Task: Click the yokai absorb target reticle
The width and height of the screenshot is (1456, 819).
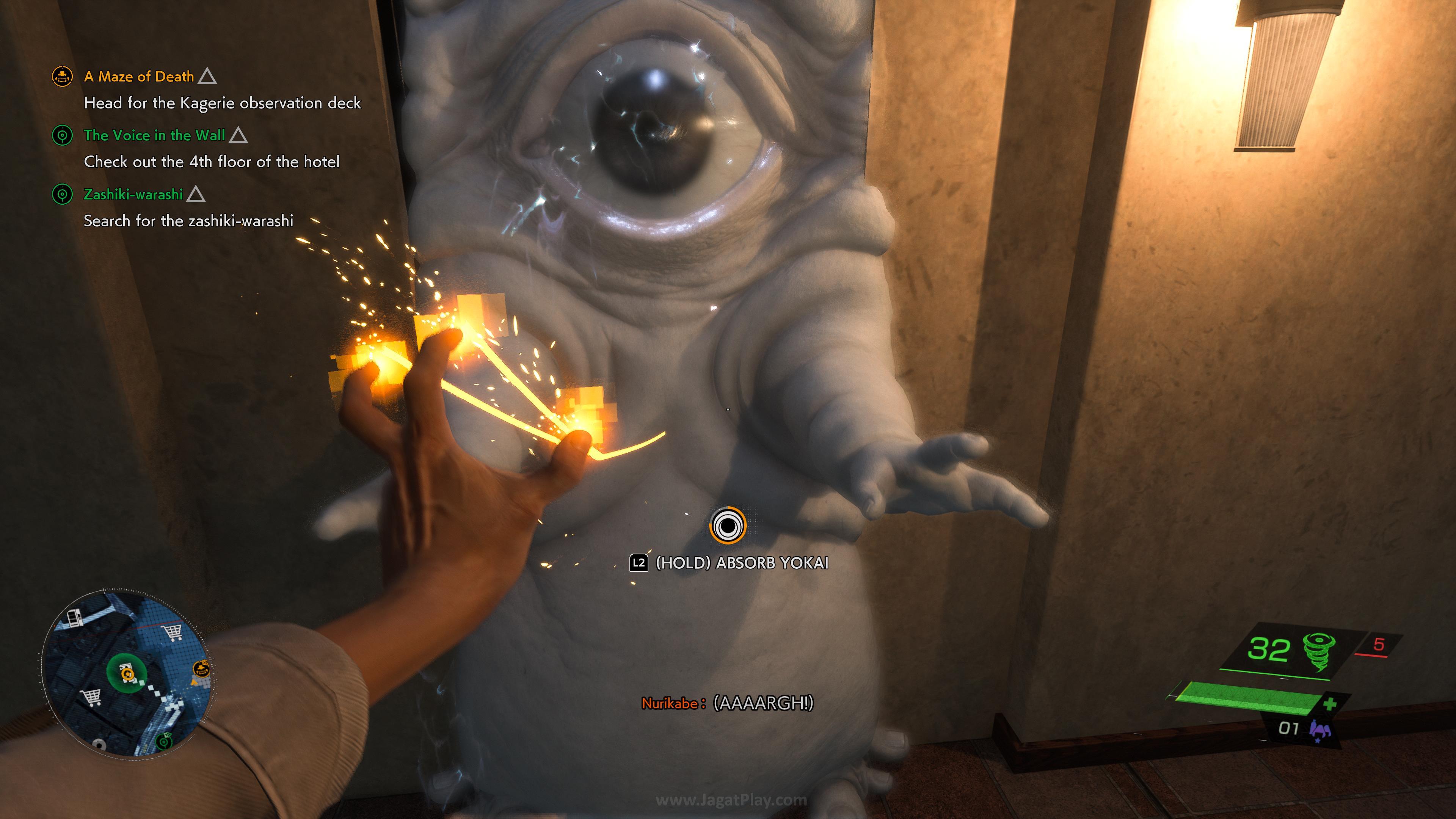Action: [728, 526]
